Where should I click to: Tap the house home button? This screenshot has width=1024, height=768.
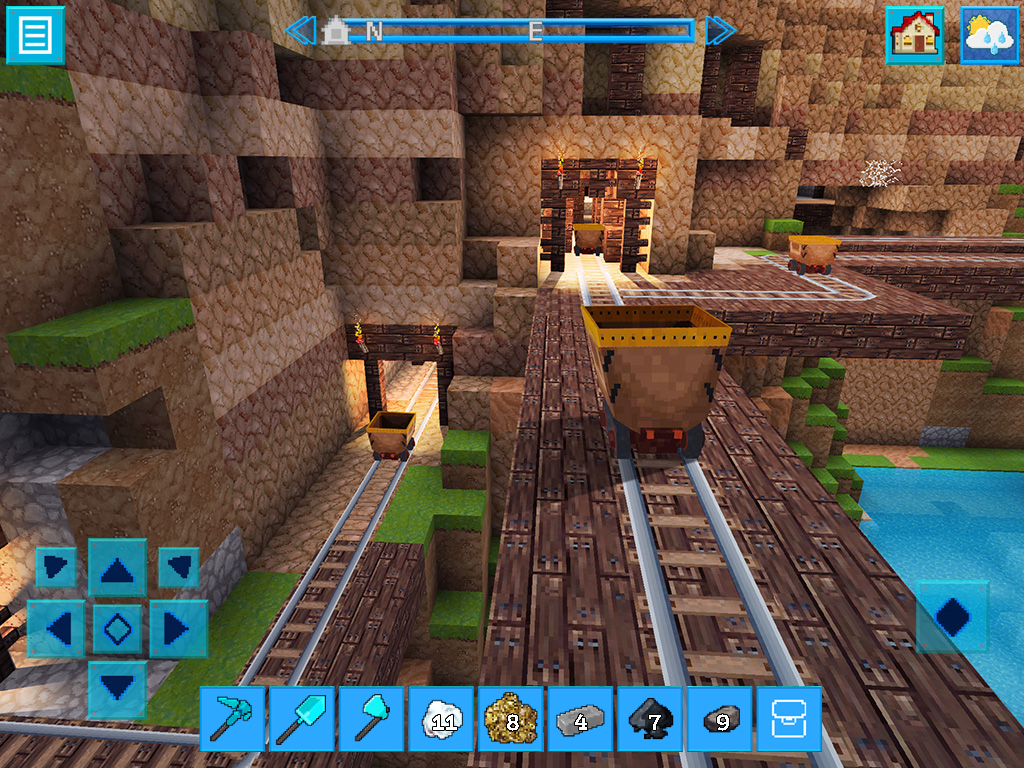pos(914,36)
